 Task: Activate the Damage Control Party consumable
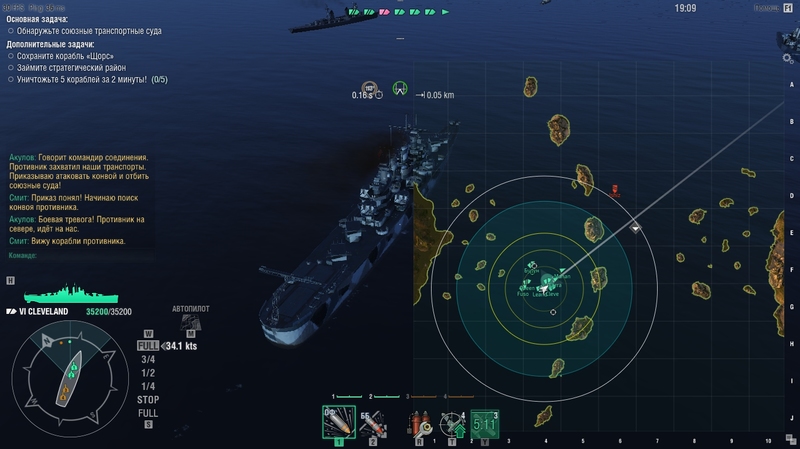[419, 424]
